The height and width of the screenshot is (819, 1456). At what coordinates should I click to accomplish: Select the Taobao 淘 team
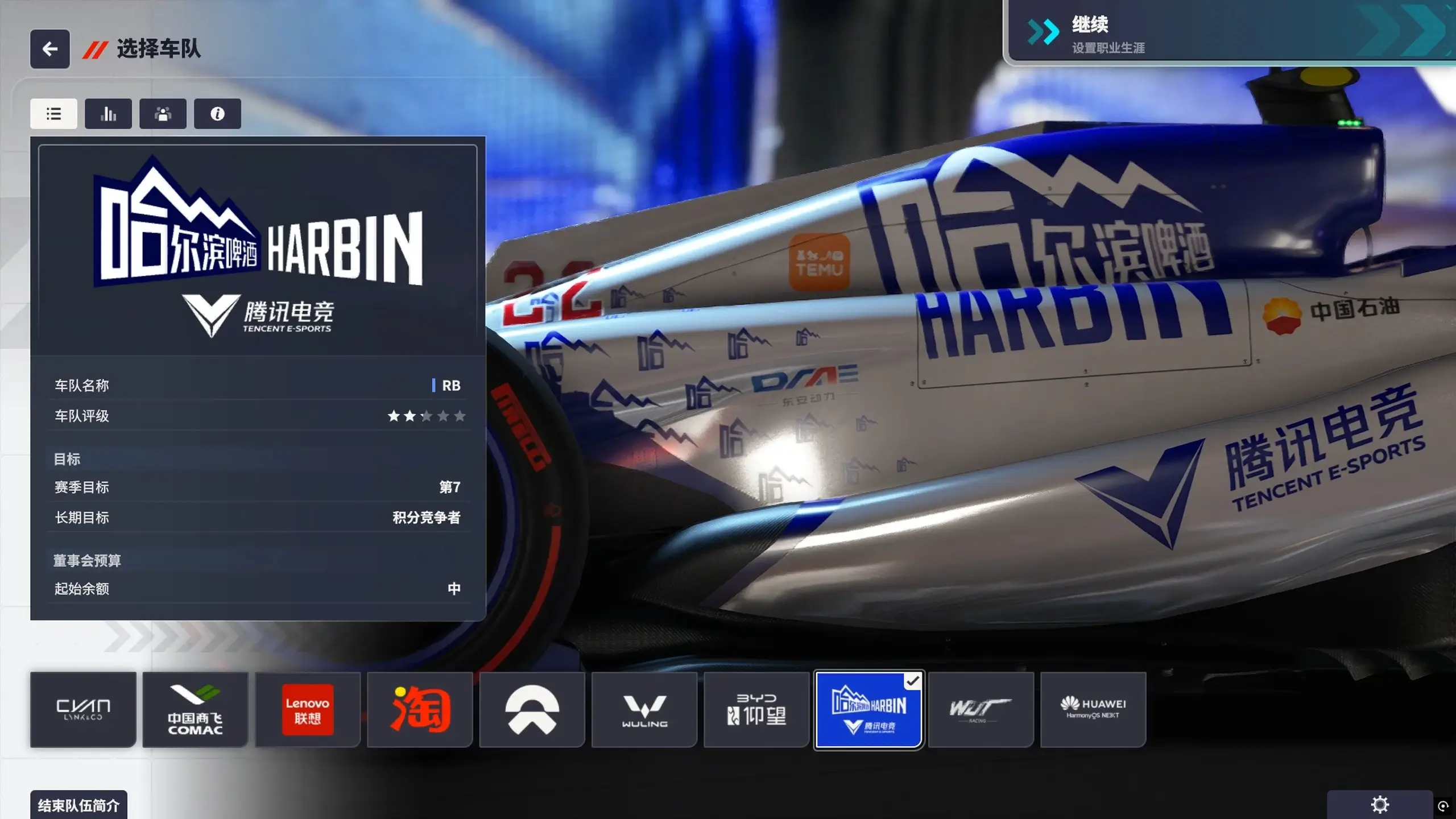(x=420, y=709)
